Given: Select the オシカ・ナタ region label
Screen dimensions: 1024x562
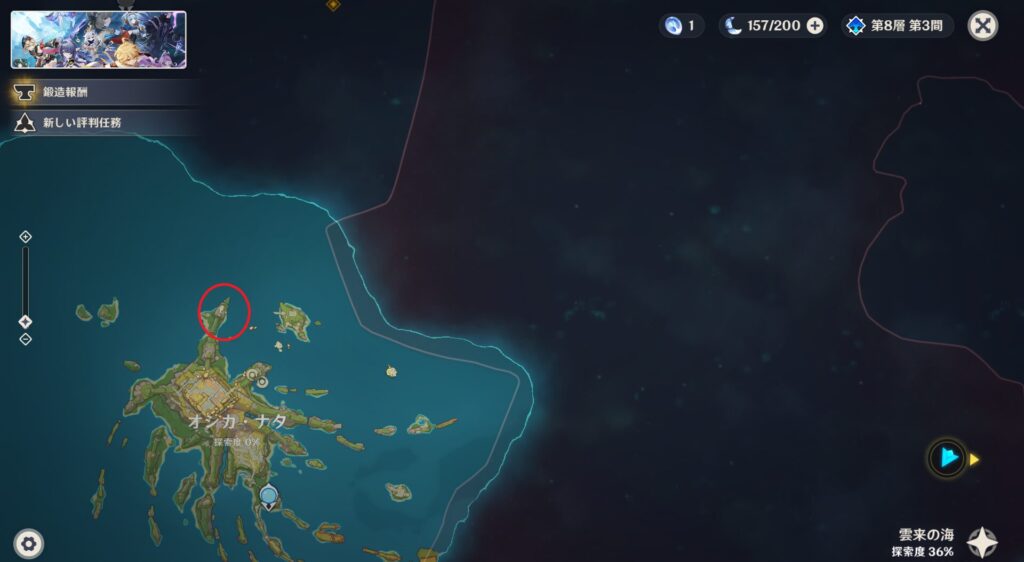Looking at the screenshot, I should point(237,422).
